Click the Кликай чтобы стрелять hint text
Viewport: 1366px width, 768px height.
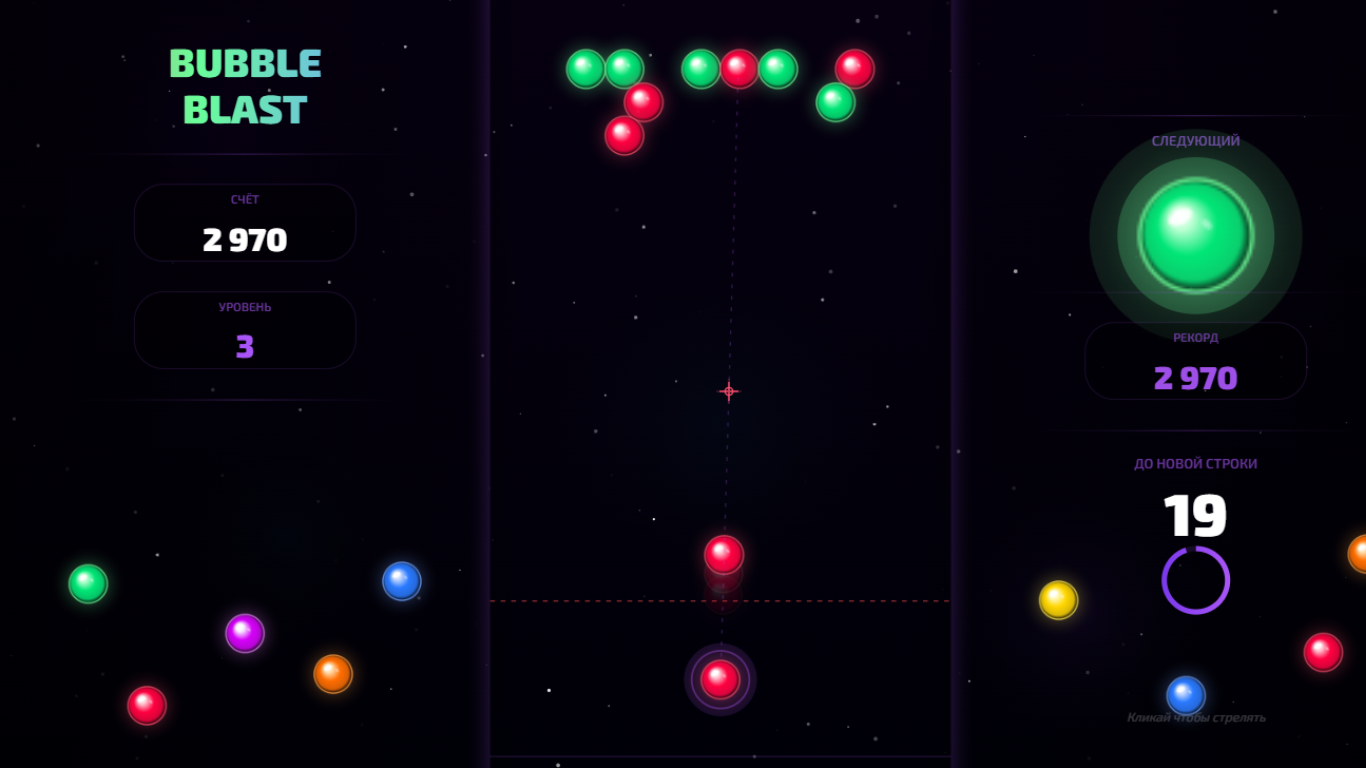1197,717
